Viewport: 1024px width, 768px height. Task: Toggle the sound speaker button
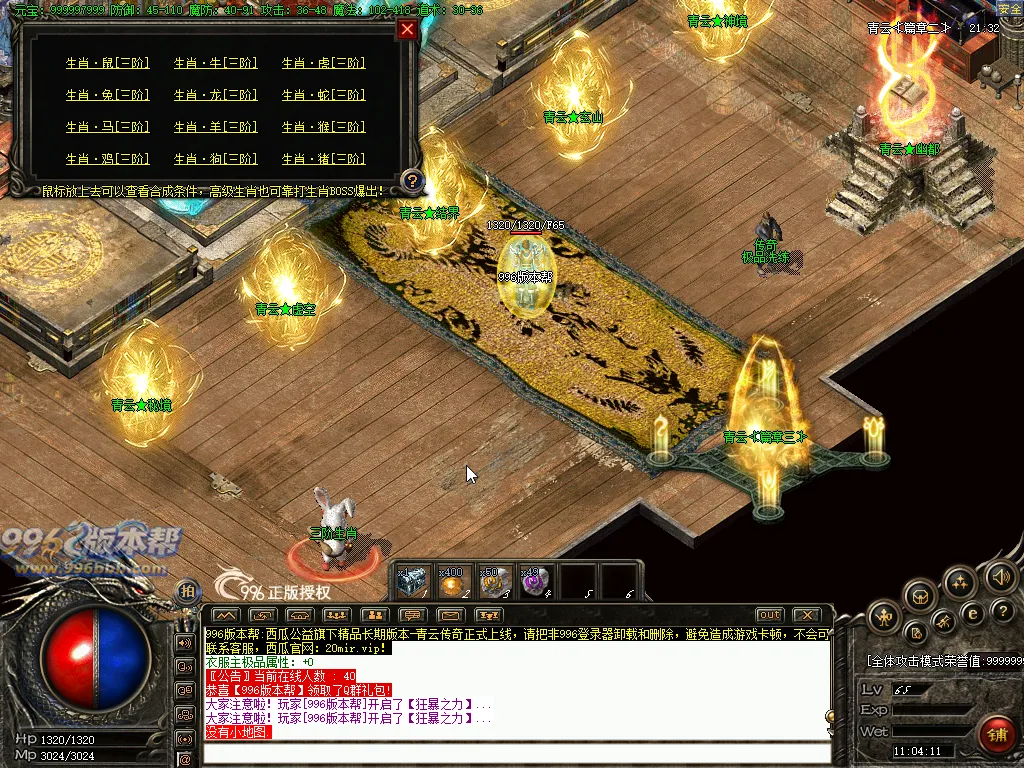point(1000,576)
